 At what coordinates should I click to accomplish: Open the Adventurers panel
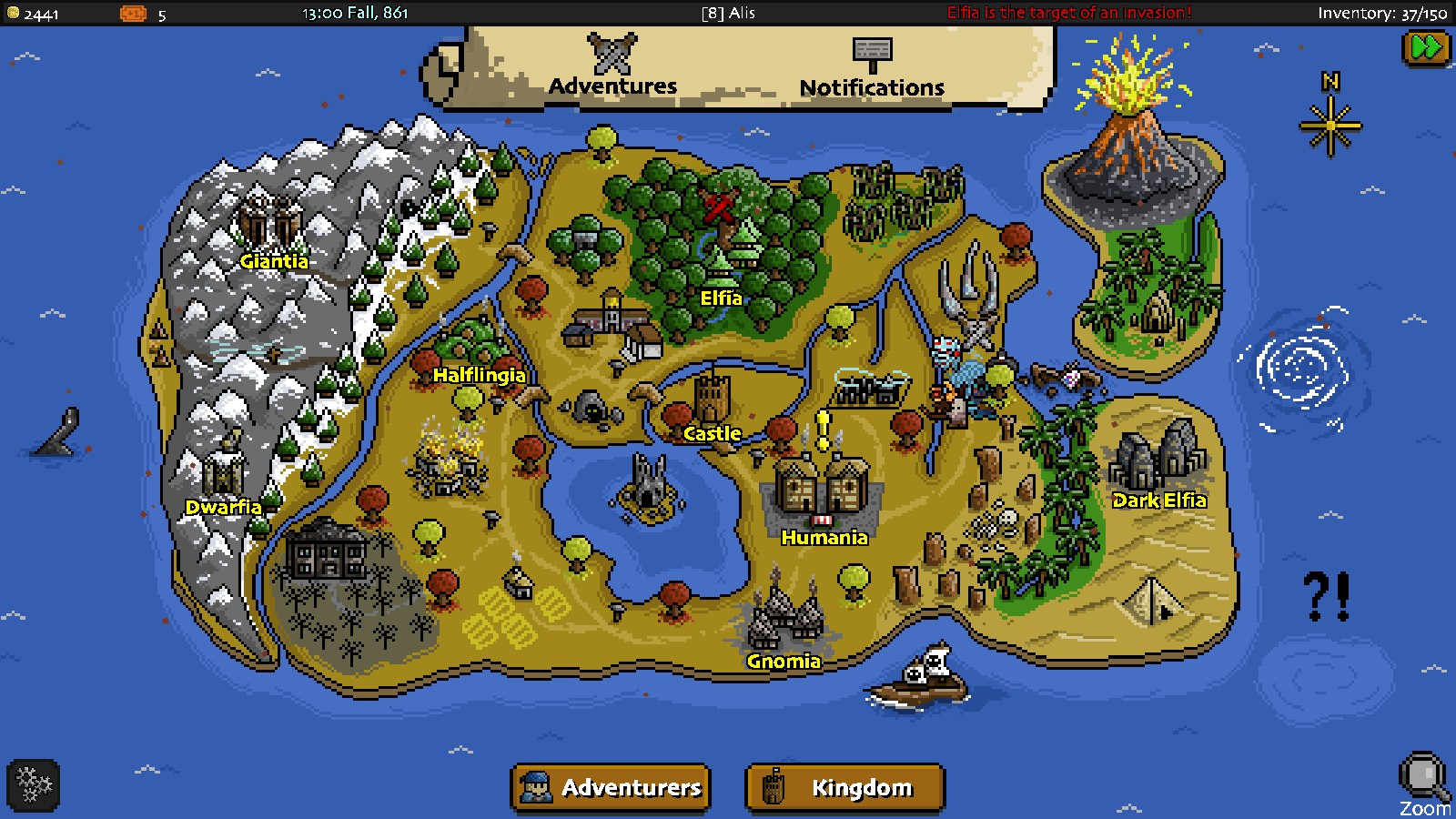coord(611,787)
